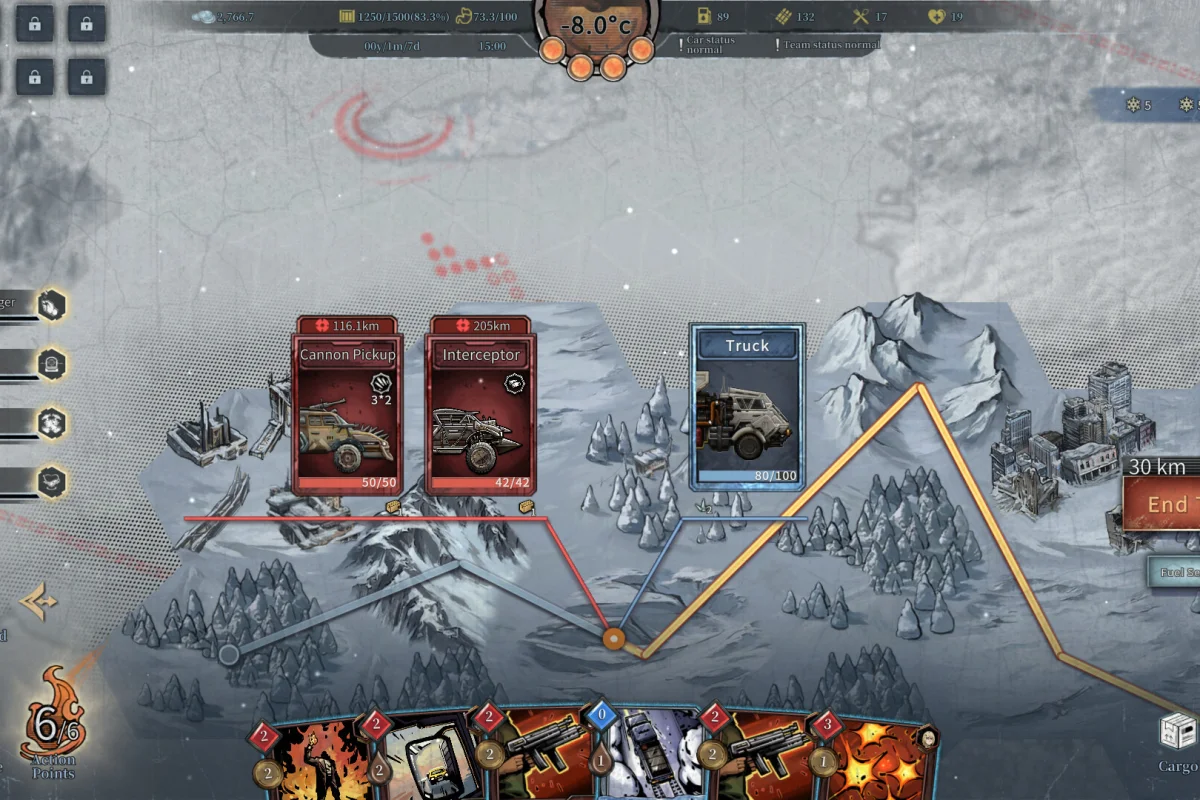Select the blue Truck card
Screen dimensions: 1200x800
point(747,405)
